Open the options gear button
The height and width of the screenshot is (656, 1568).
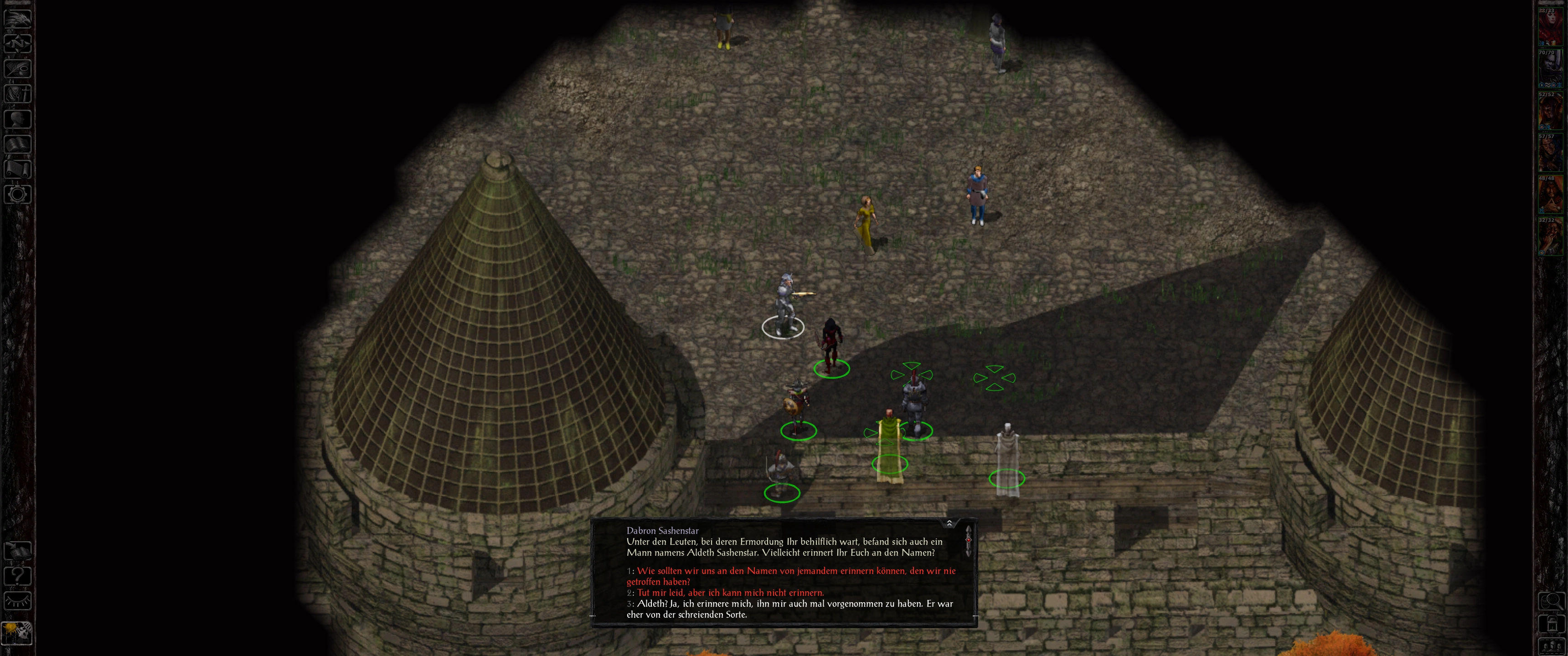pos(17,194)
